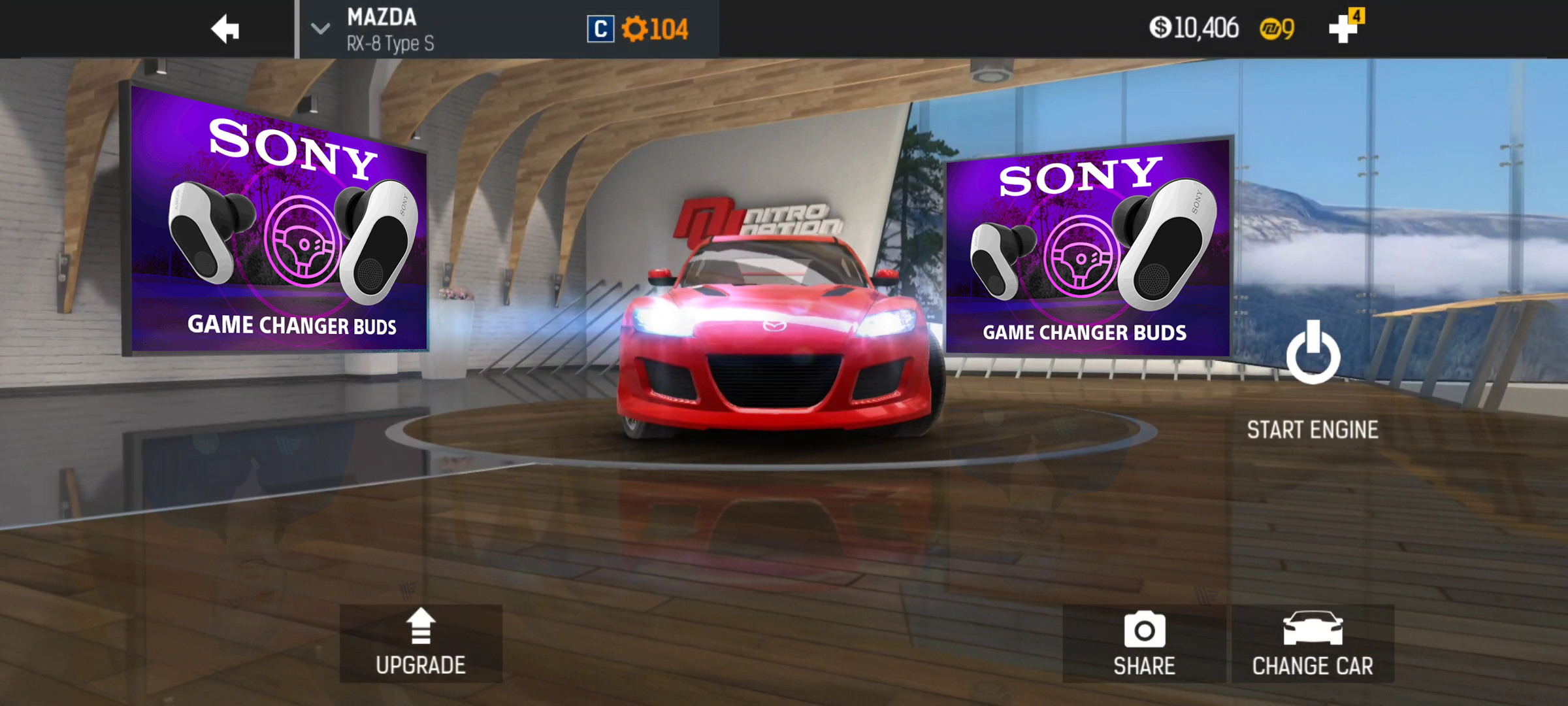Image resolution: width=1568 pixels, height=706 pixels.
Task: Click the Share label
Action: tap(1143, 666)
